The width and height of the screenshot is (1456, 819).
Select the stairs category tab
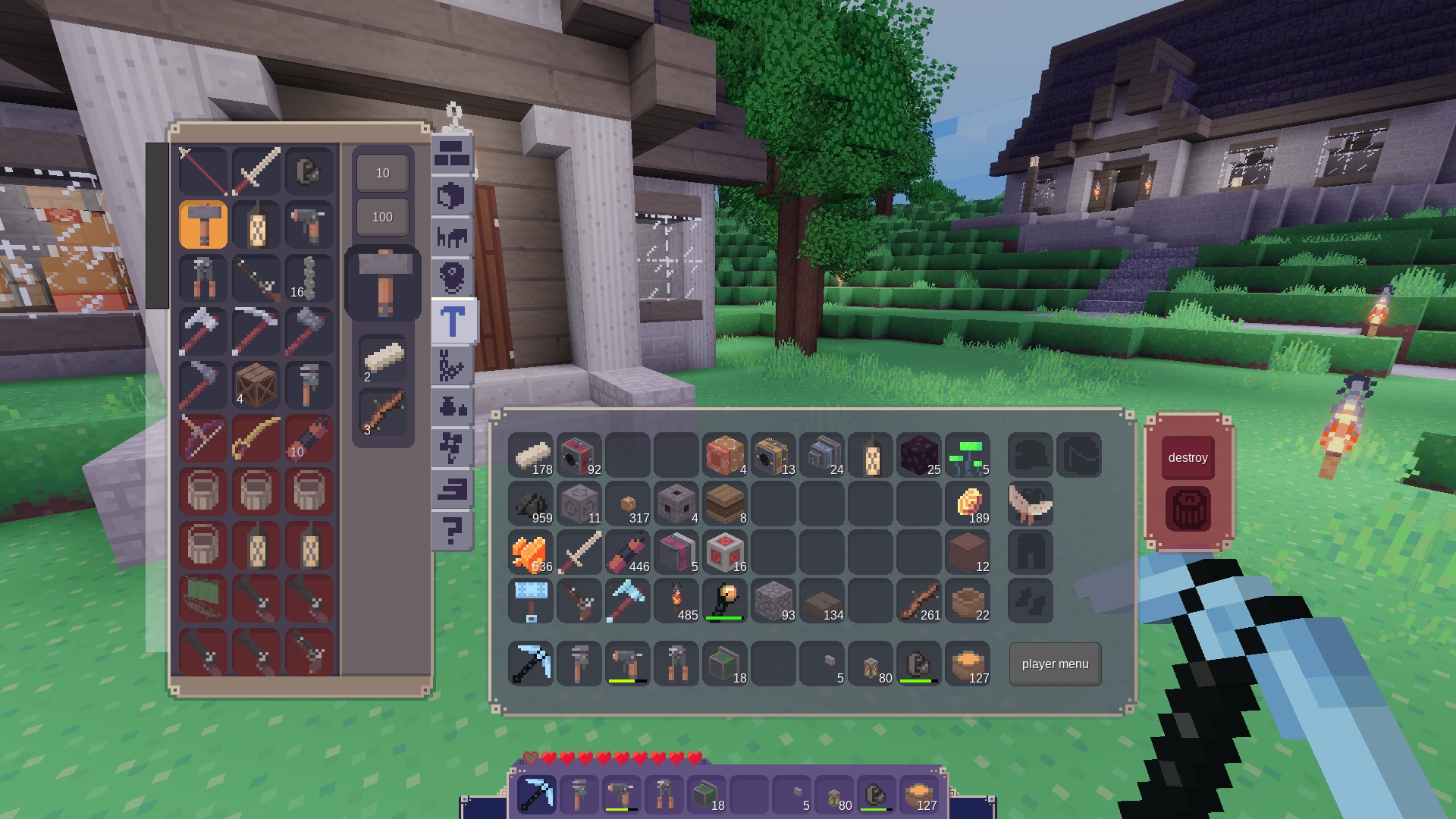[x=453, y=489]
